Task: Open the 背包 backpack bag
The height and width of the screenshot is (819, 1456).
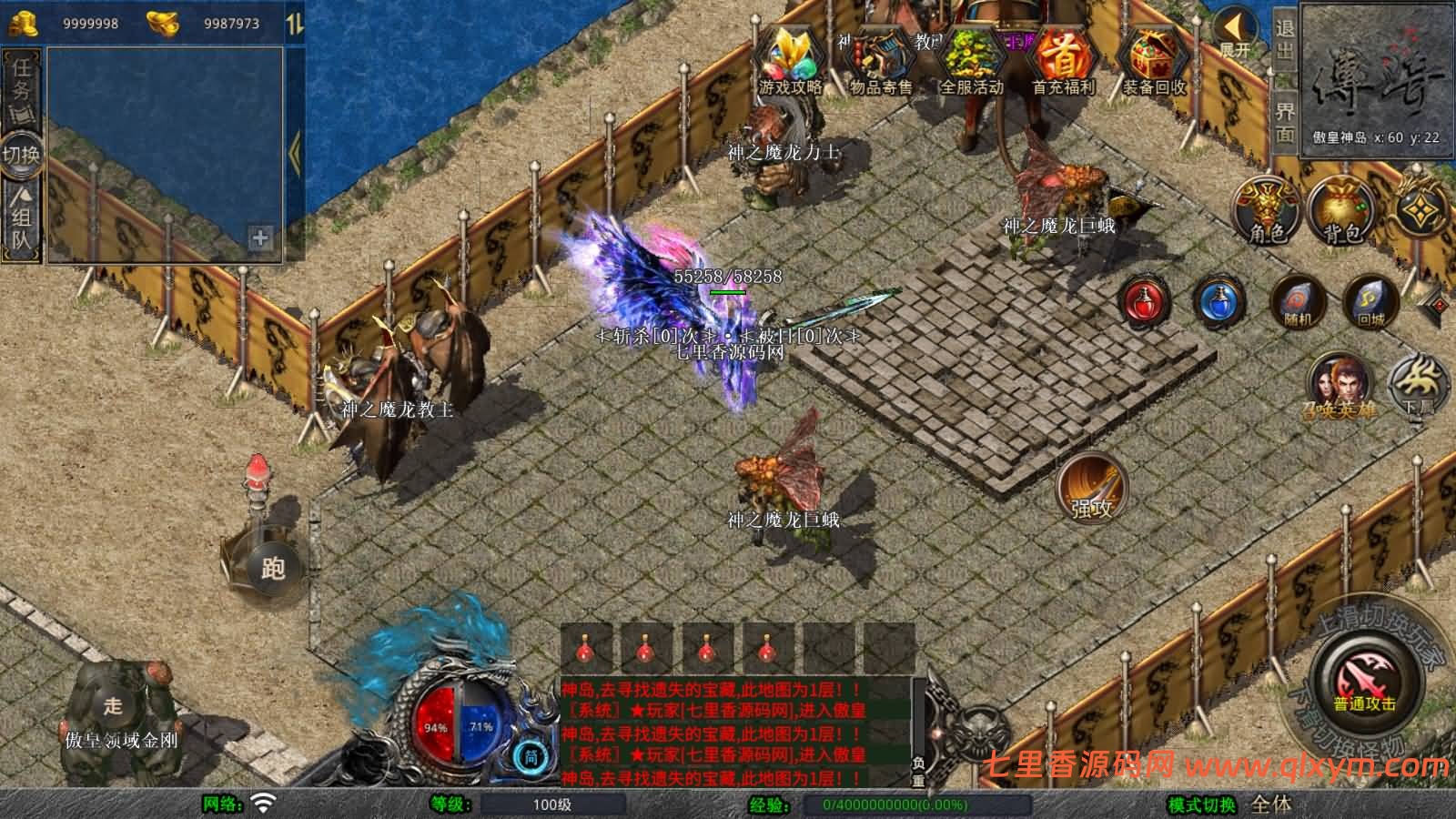Action: pyautogui.click(x=1341, y=211)
